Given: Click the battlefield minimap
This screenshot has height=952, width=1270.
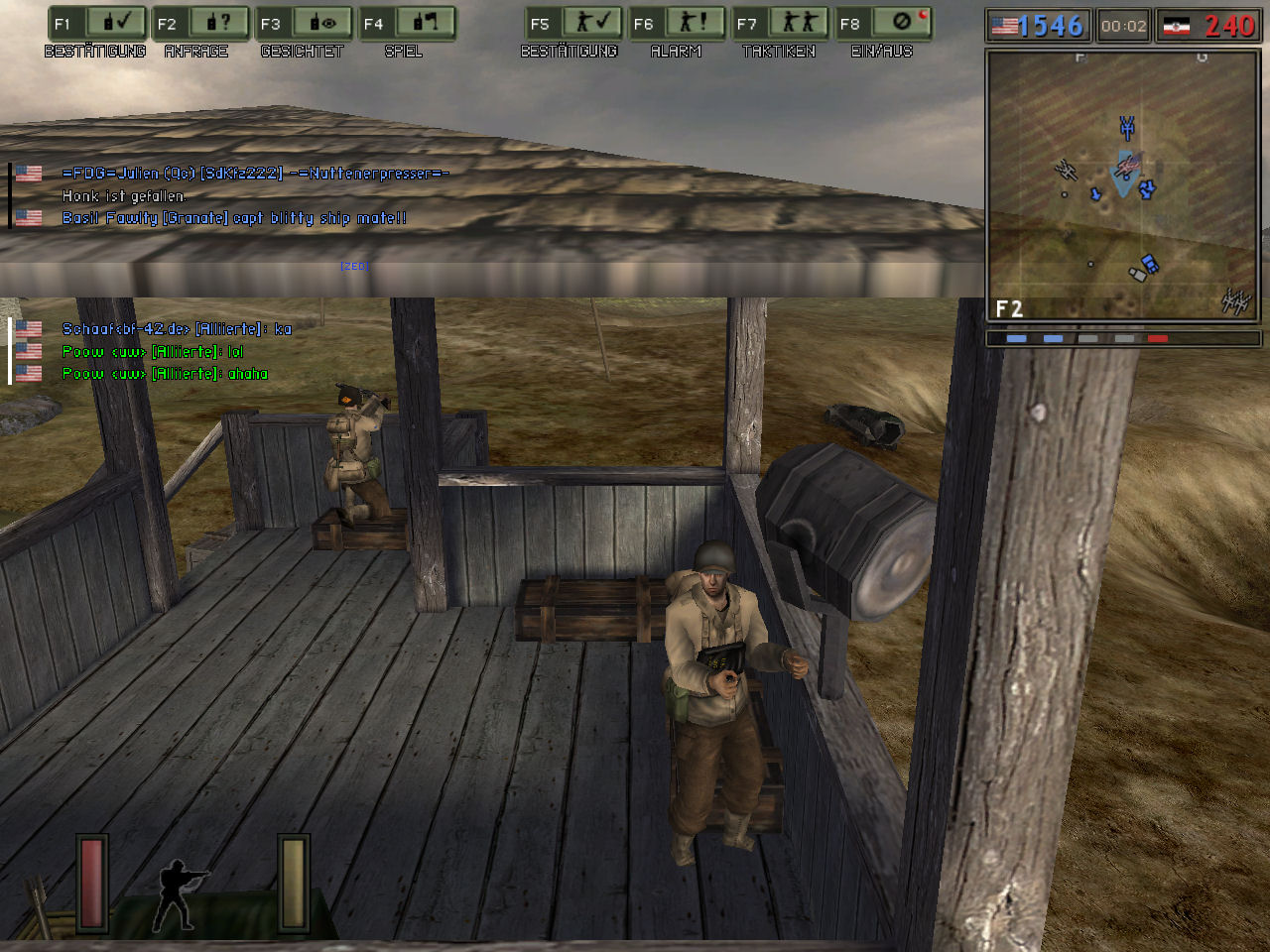Looking at the screenshot, I should (1122, 185).
